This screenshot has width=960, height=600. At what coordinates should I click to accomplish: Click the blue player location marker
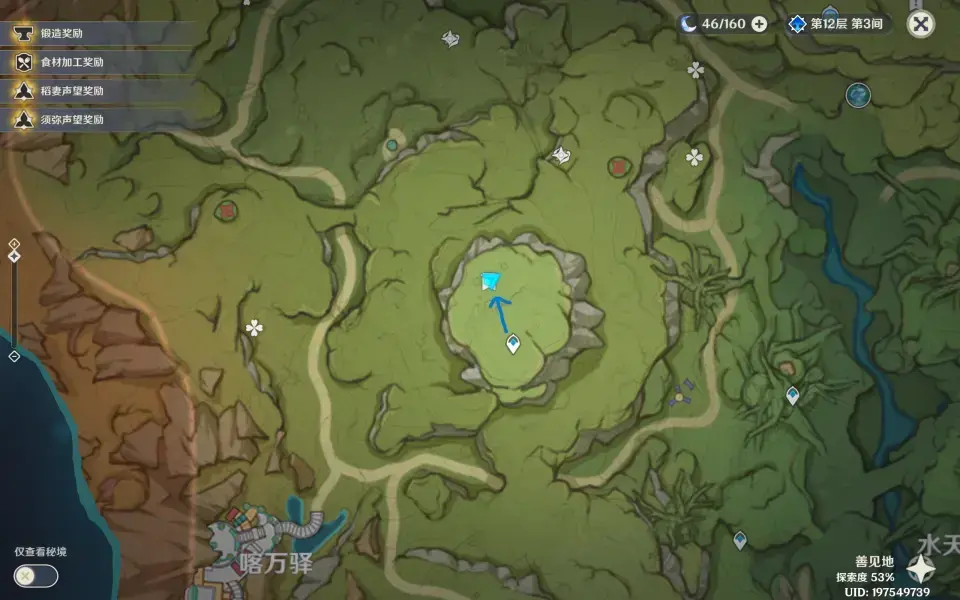point(491,284)
